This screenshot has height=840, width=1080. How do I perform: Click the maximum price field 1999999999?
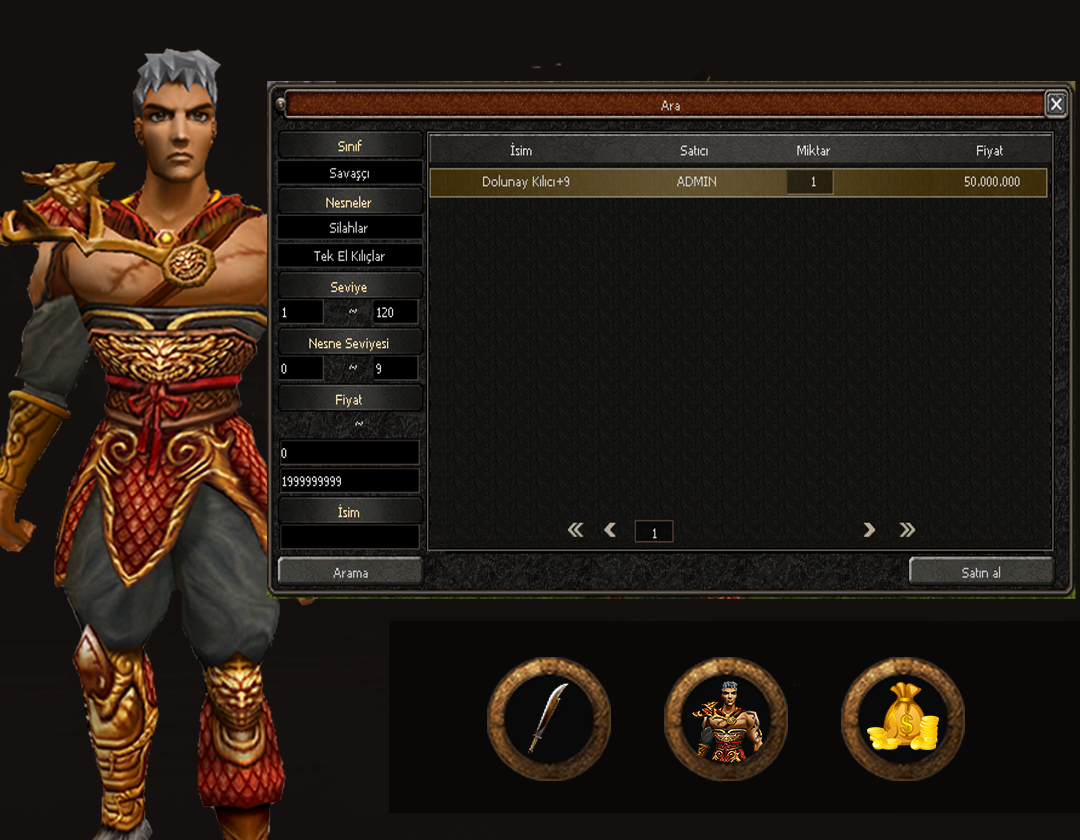(x=350, y=481)
